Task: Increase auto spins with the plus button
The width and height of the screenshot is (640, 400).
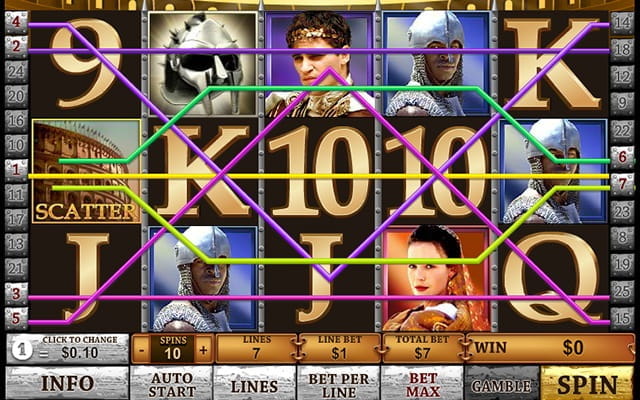Action: (204, 351)
